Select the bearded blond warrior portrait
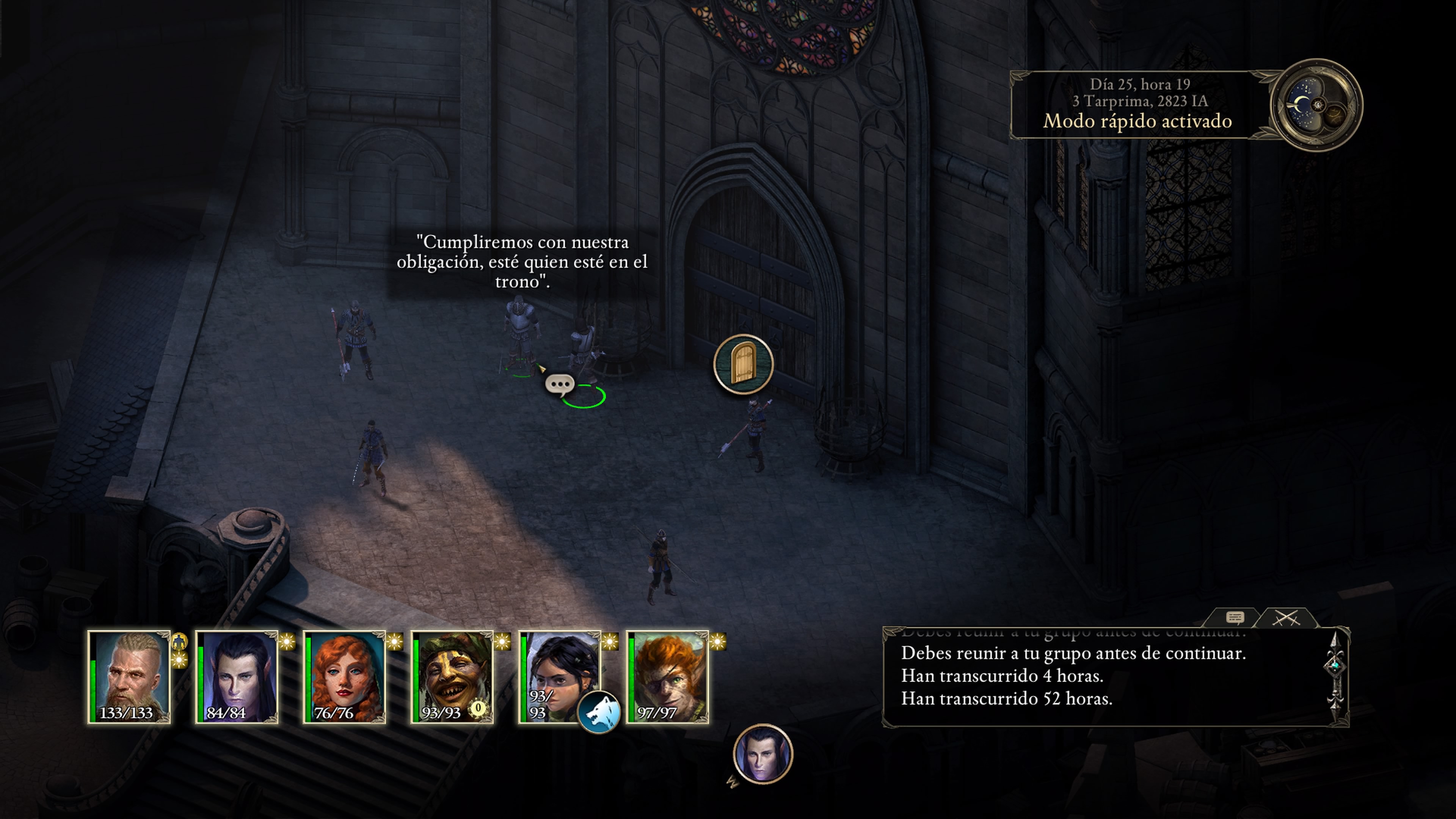The width and height of the screenshot is (1456, 819). [129, 676]
